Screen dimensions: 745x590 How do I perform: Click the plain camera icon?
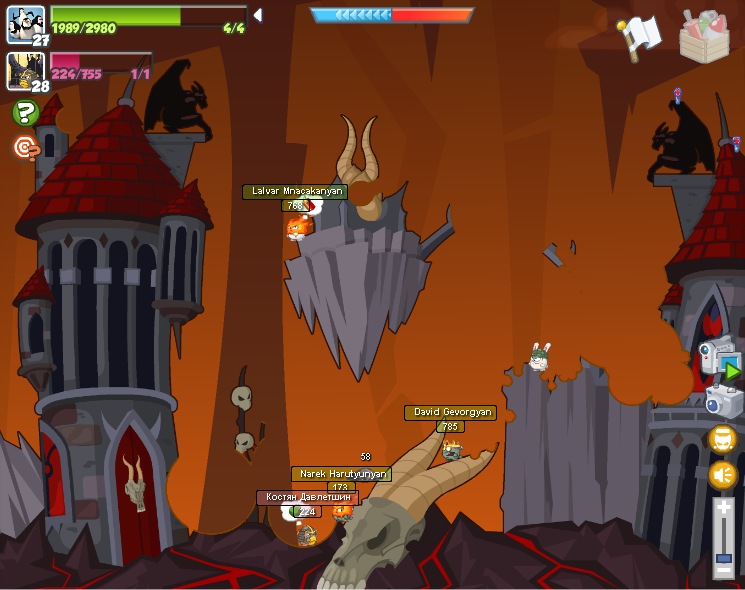point(722,401)
